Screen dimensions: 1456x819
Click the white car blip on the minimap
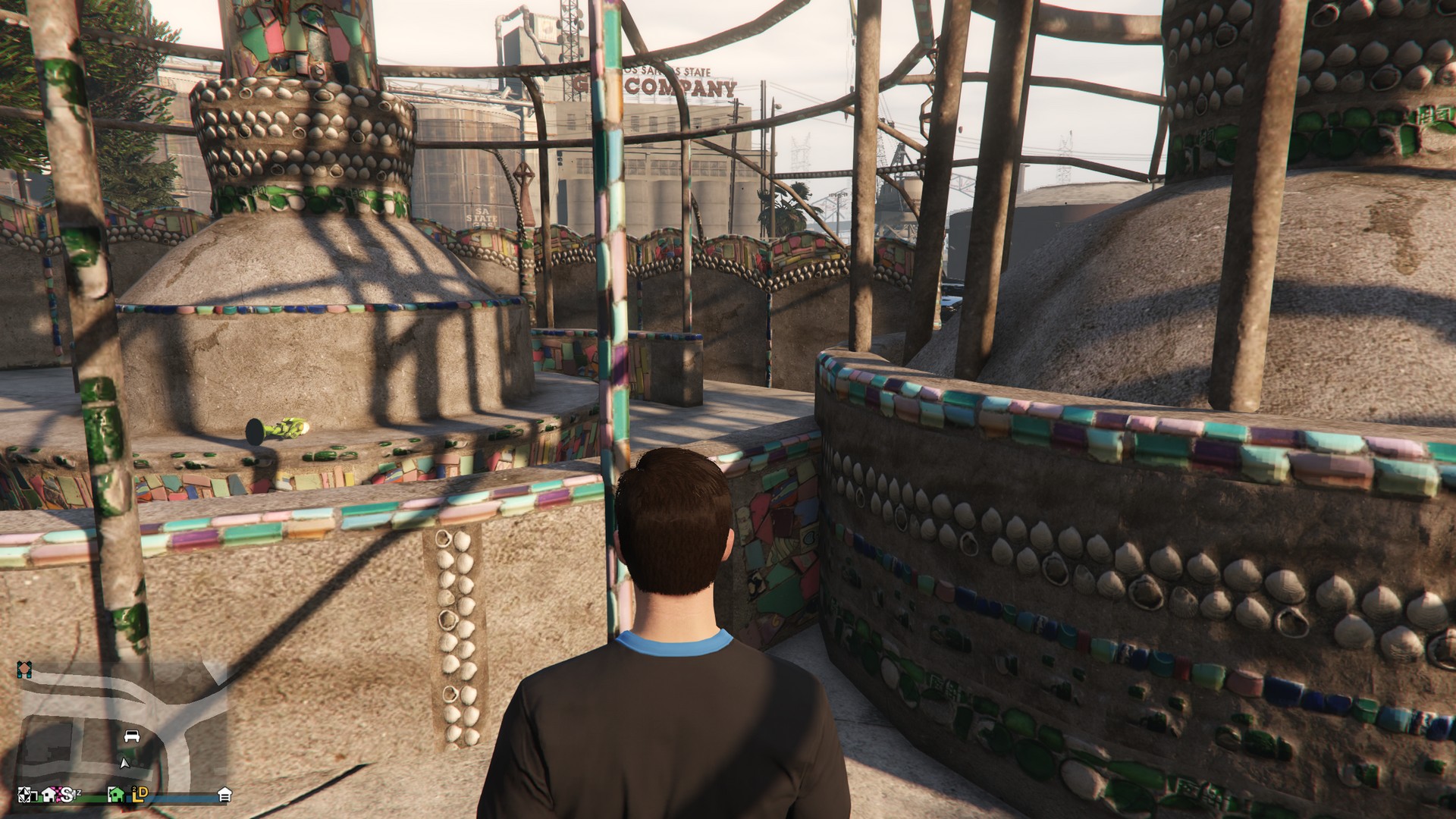[132, 736]
